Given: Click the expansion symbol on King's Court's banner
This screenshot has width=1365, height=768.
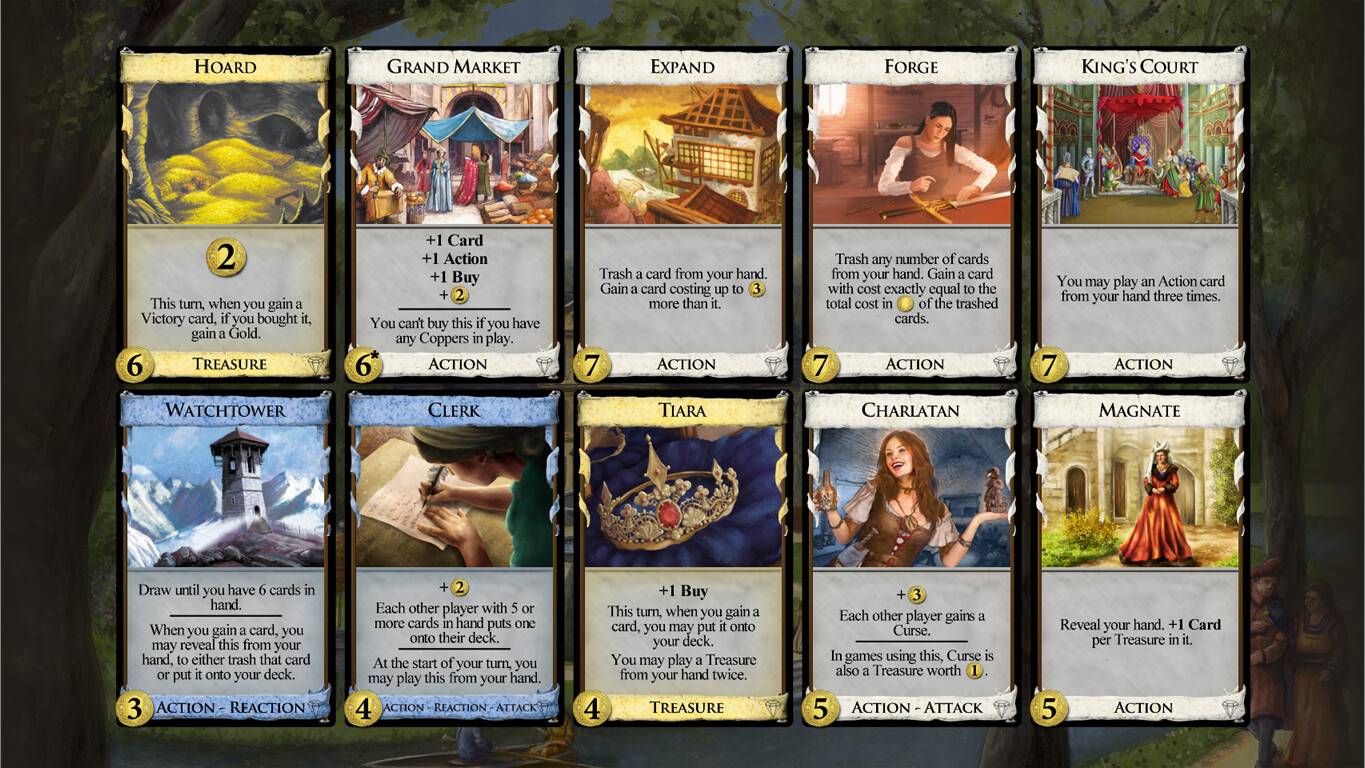Looking at the screenshot, I should [x=1230, y=364].
